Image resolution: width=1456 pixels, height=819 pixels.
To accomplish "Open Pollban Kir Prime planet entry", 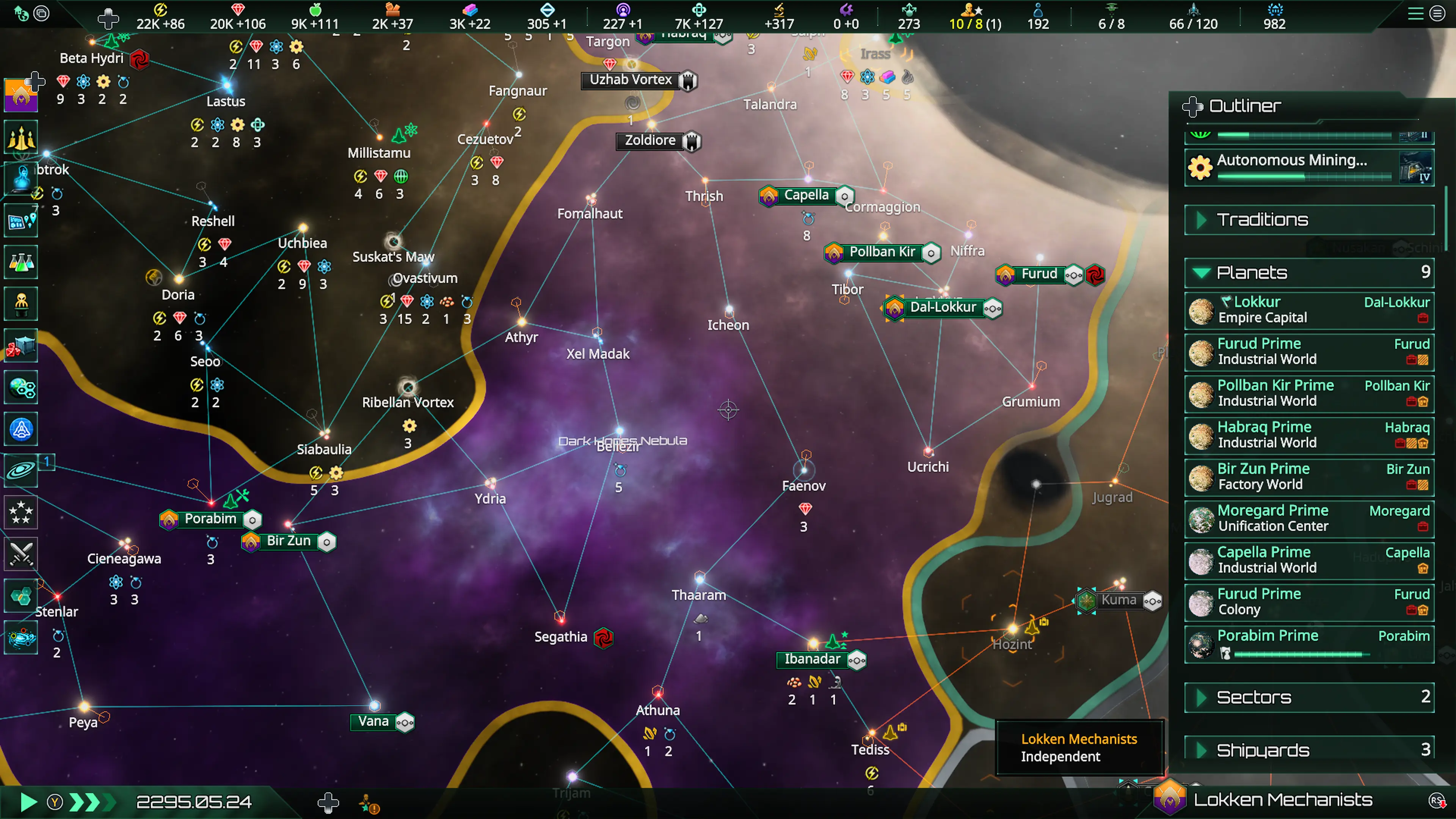I will 1309,394.
